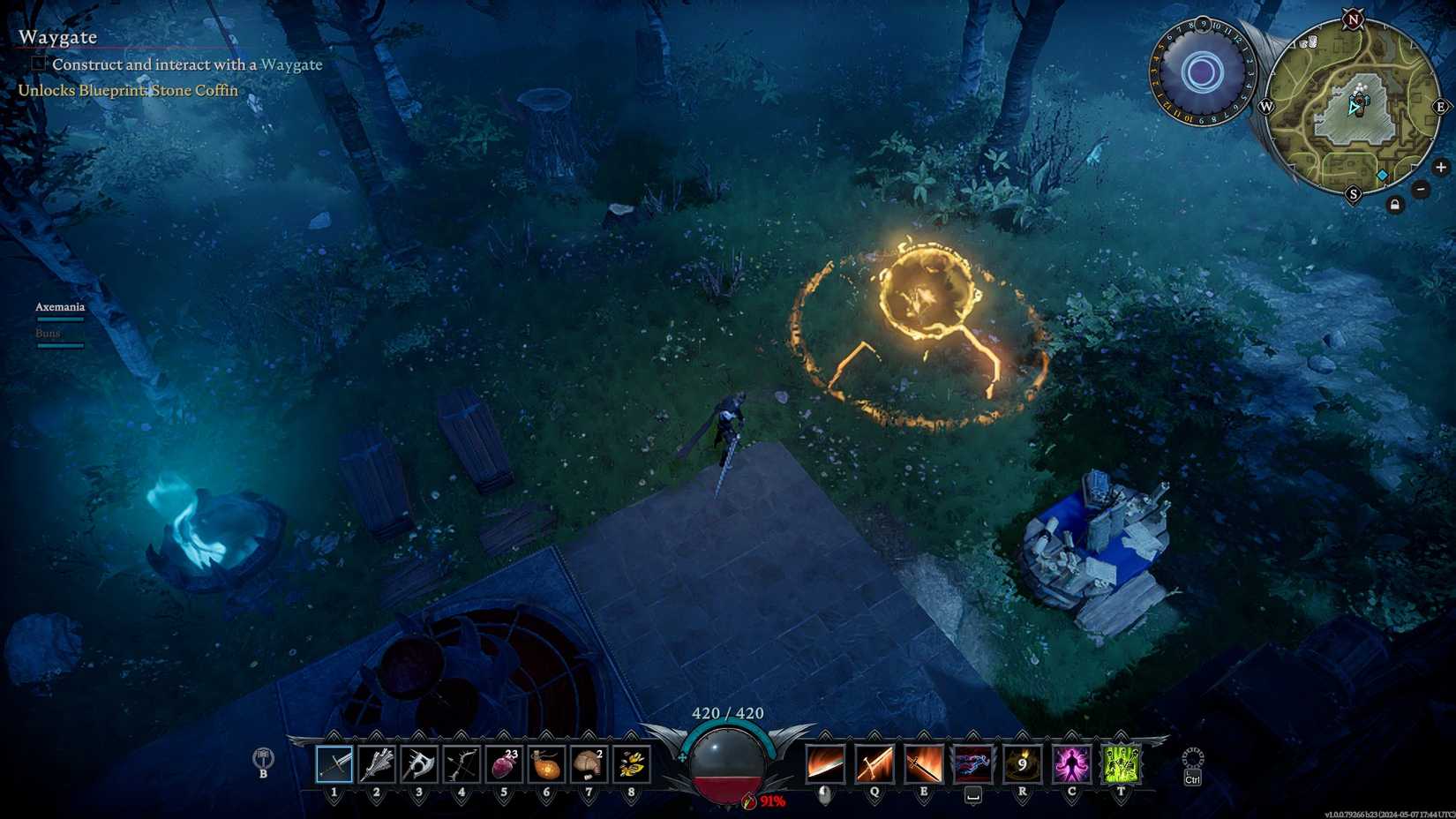Open the Unlocks Blueprint: Stone Coffin text

[x=126, y=90]
